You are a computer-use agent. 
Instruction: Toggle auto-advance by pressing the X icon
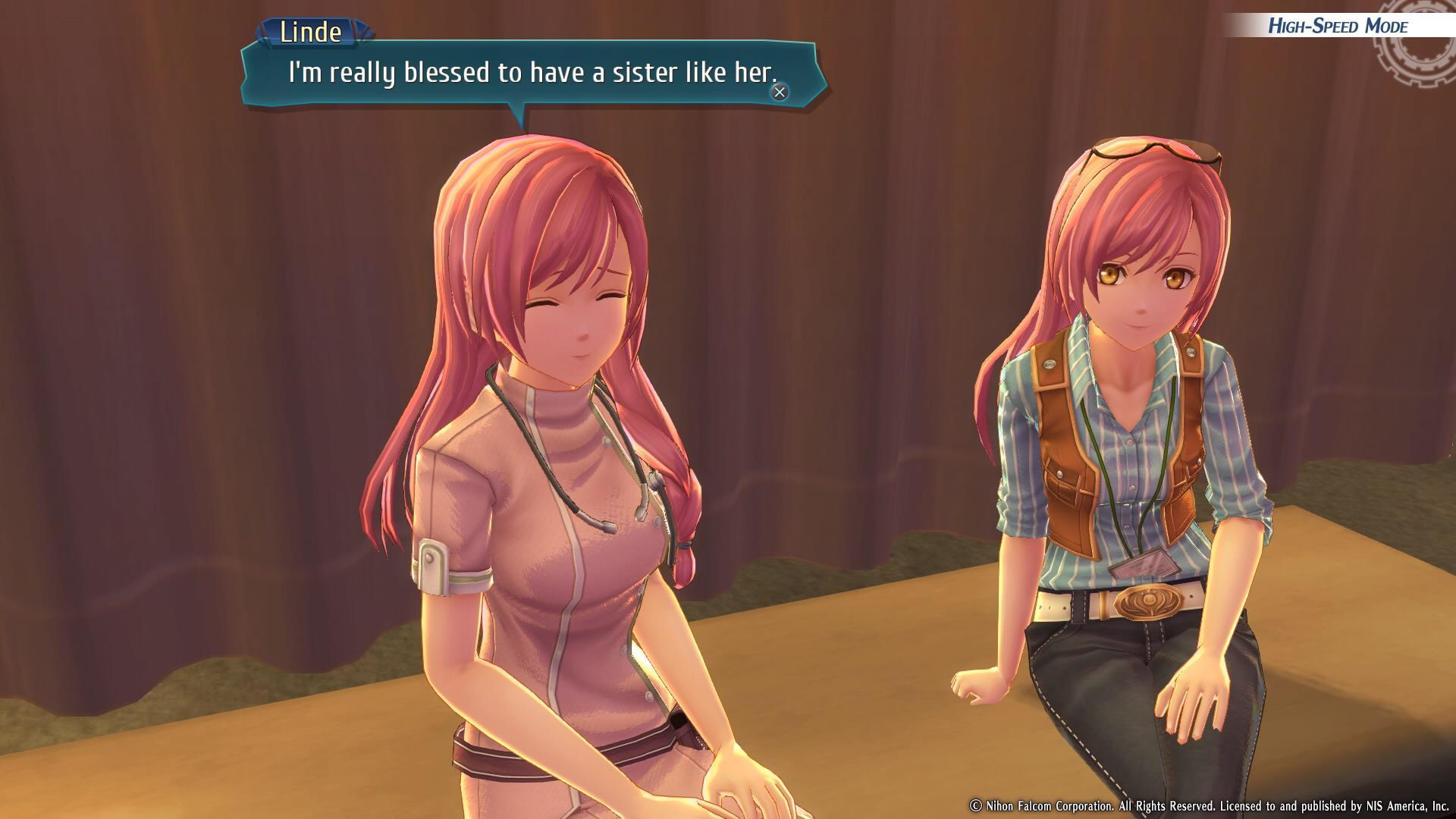[x=779, y=91]
